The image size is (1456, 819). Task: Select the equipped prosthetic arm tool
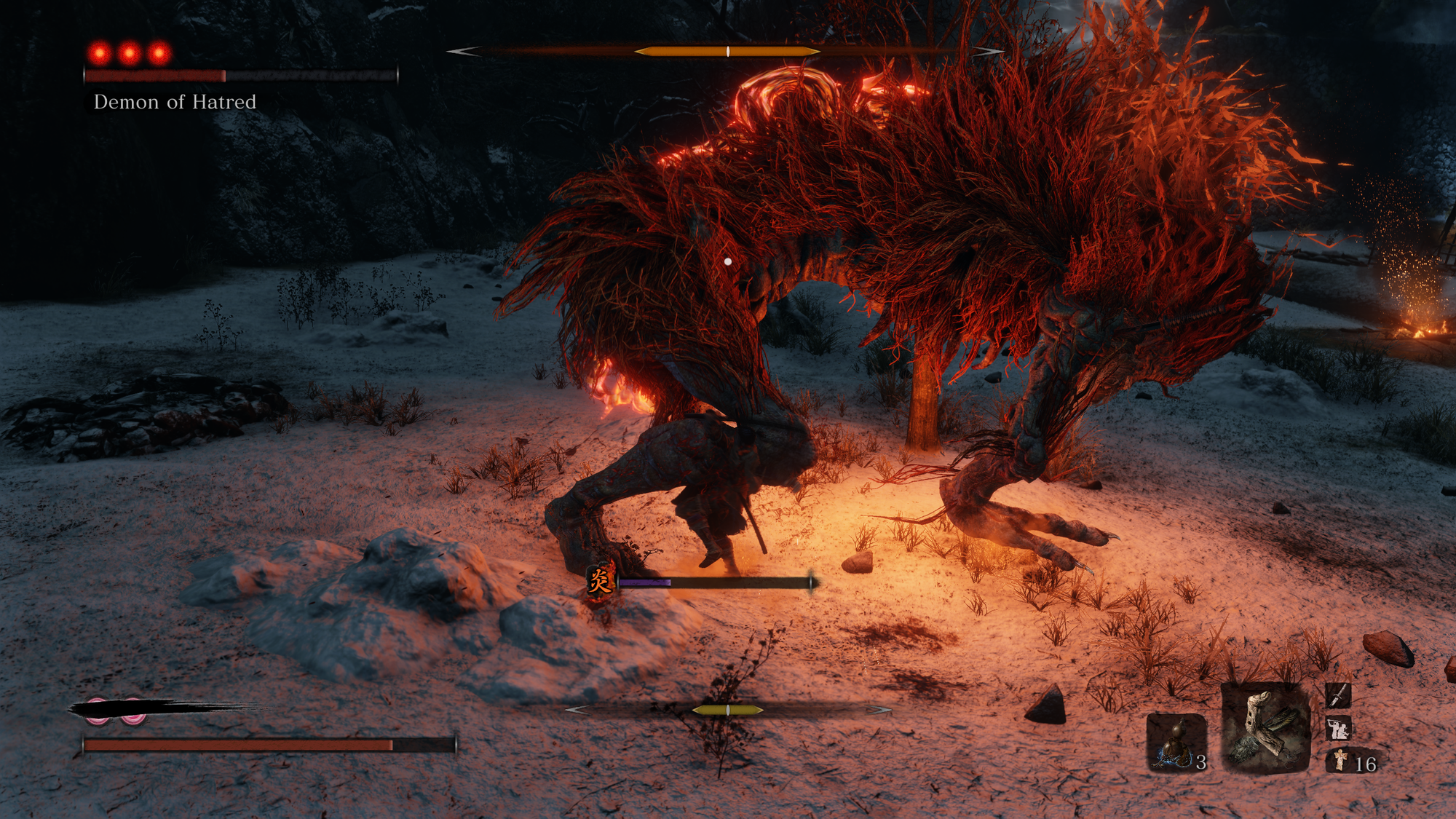1265,728
